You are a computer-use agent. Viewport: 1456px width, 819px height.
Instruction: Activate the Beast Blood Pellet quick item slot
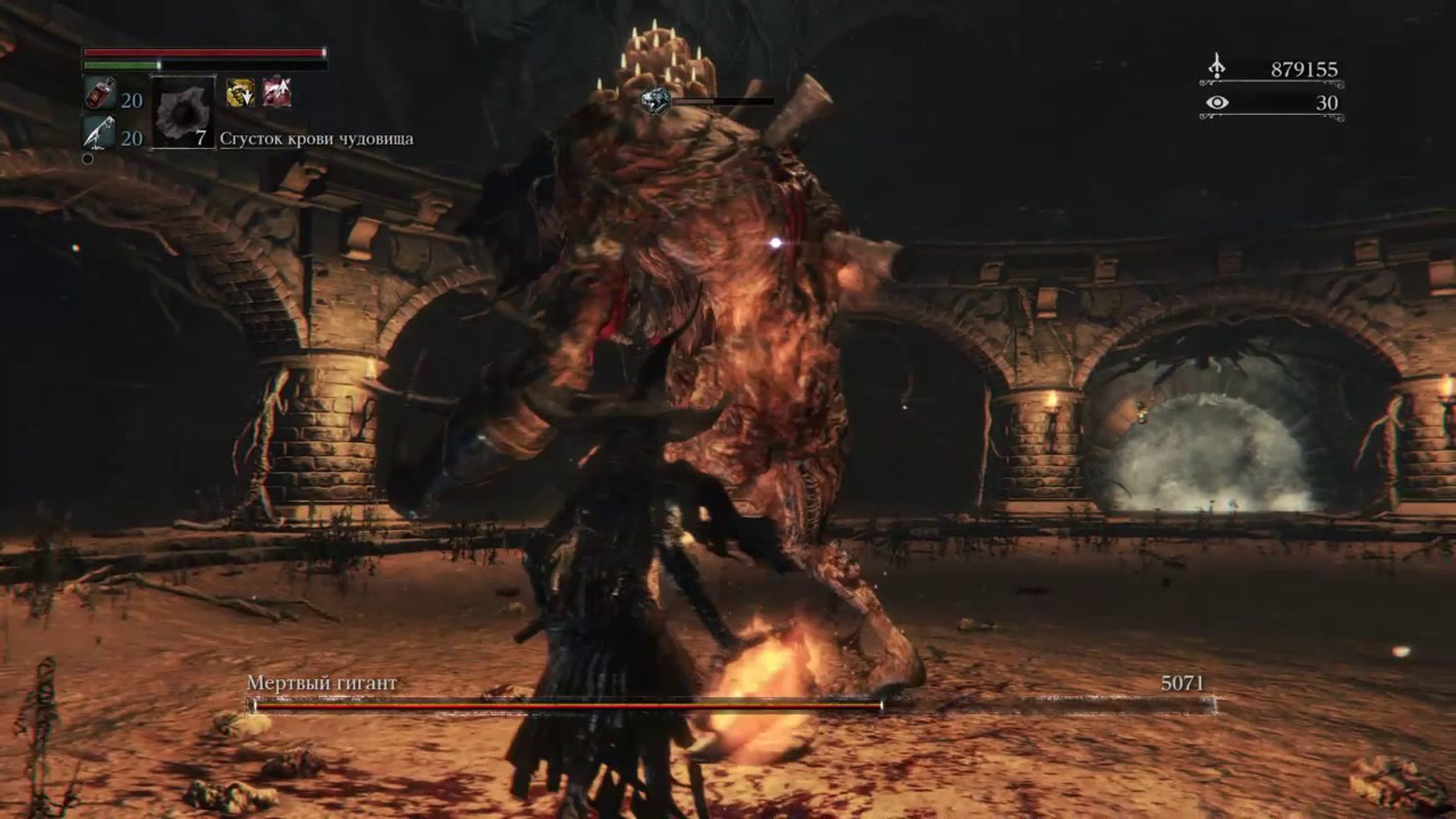(x=183, y=112)
